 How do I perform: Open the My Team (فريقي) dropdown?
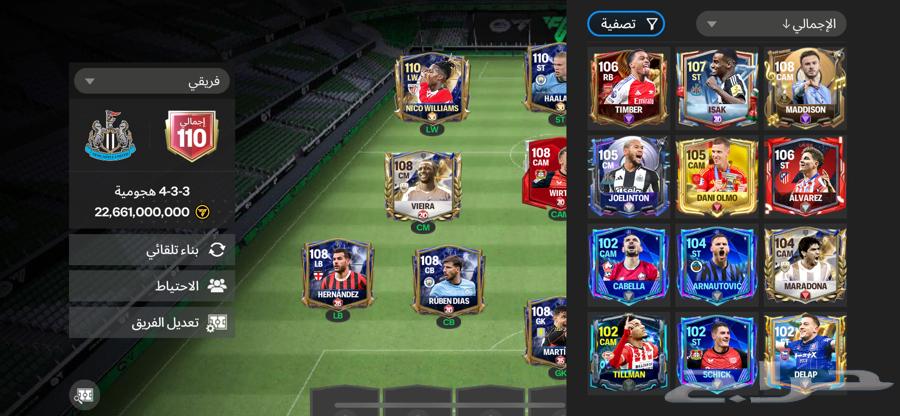[151, 80]
